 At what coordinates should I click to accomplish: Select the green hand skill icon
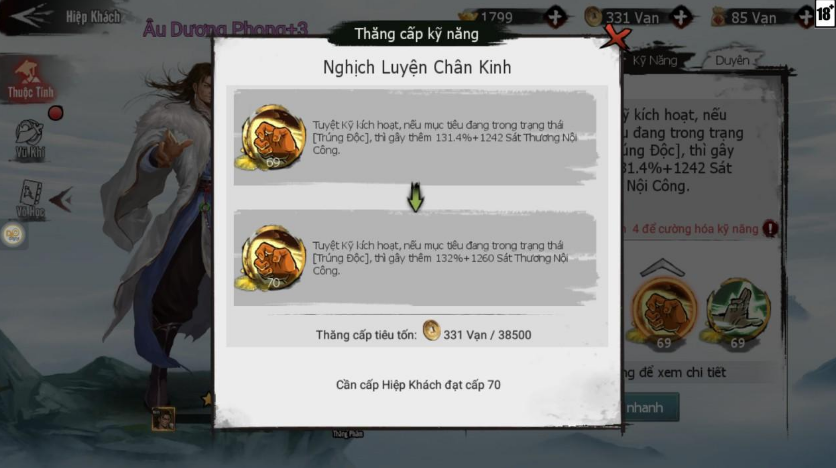click(x=737, y=308)
